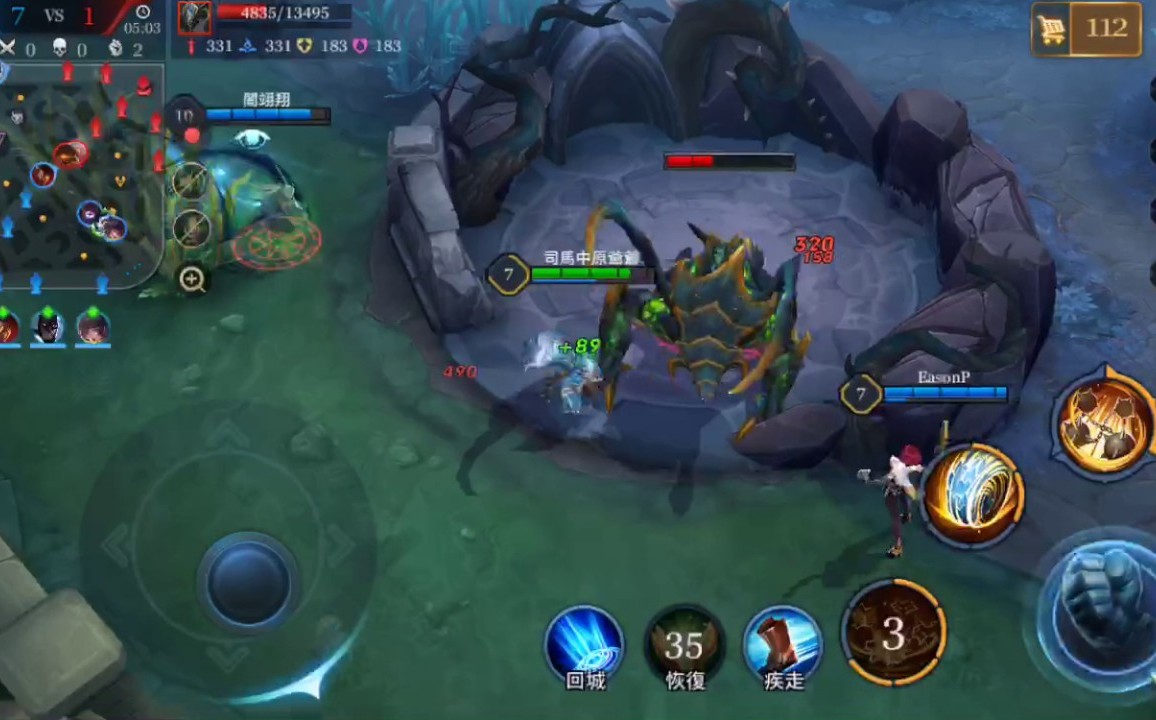Open the shop with the cart icon
The width and height of the screenshot is (1156, 720).
pos(1086,28)
